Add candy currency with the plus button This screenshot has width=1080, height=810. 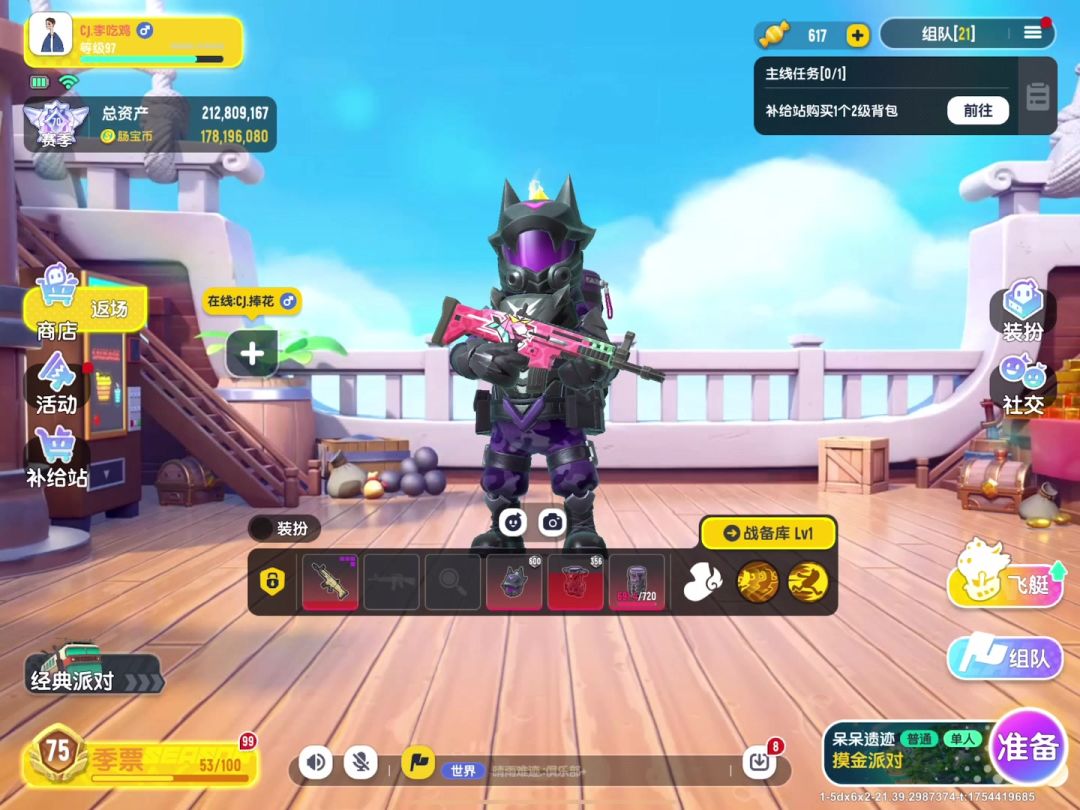857,35
